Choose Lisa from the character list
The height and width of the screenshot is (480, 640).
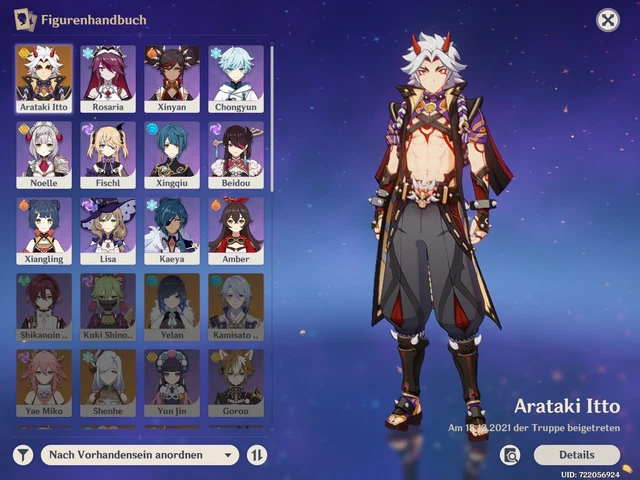coord(108,230)
